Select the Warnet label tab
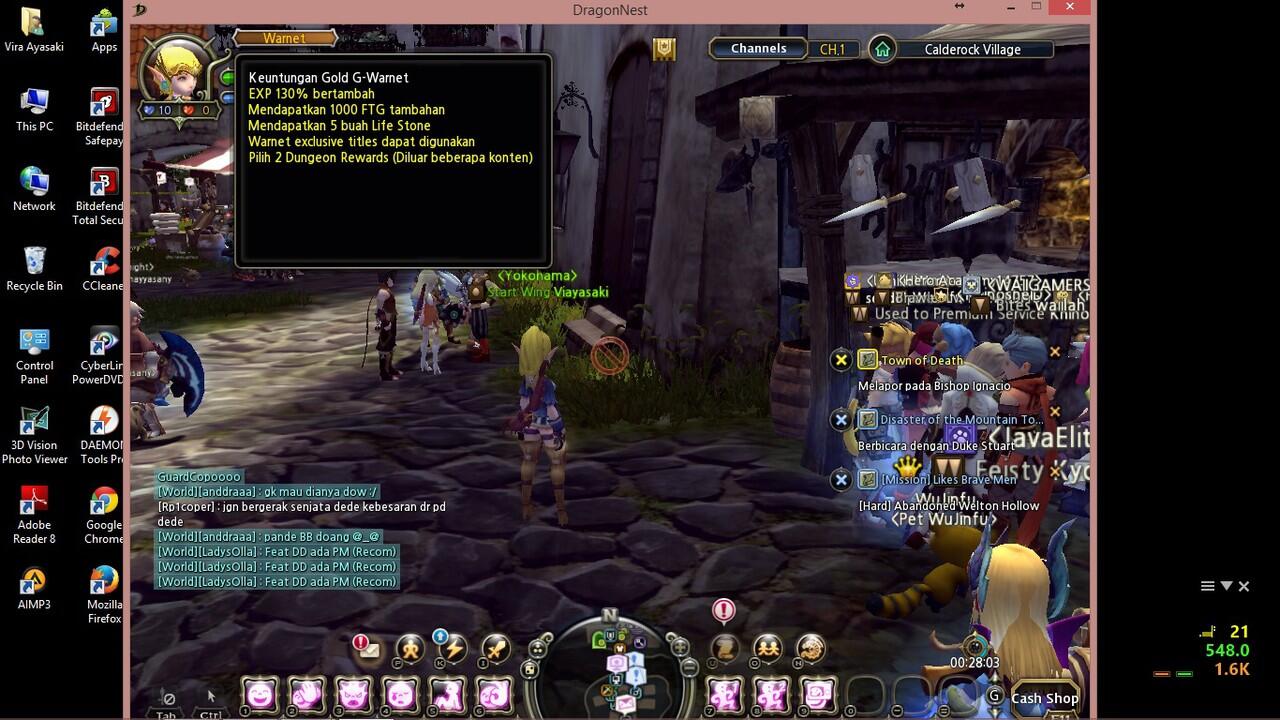 (284, 38)
